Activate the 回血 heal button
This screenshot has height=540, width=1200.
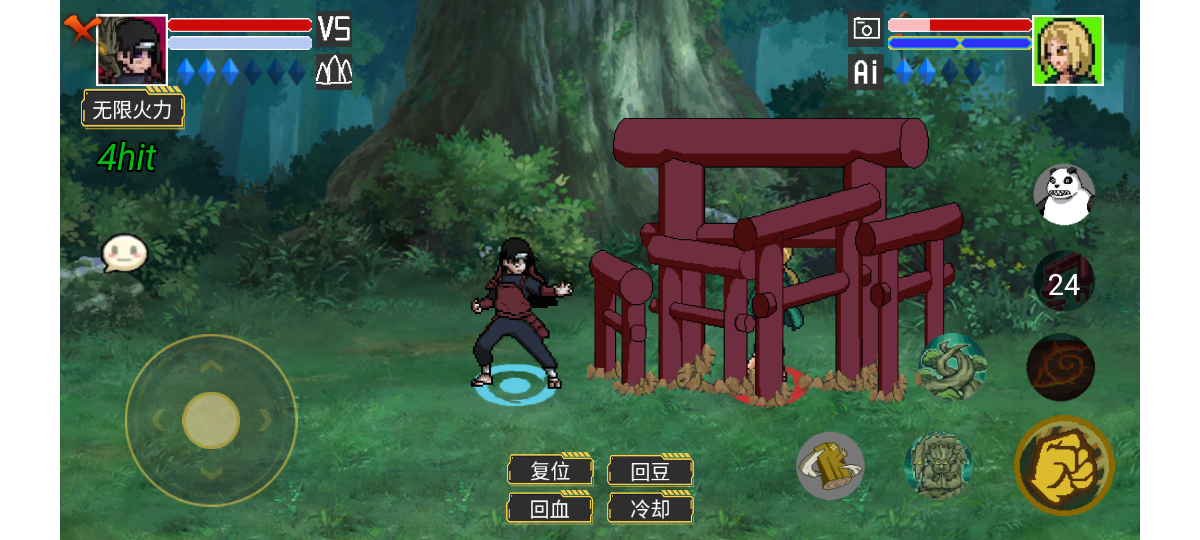550,508
